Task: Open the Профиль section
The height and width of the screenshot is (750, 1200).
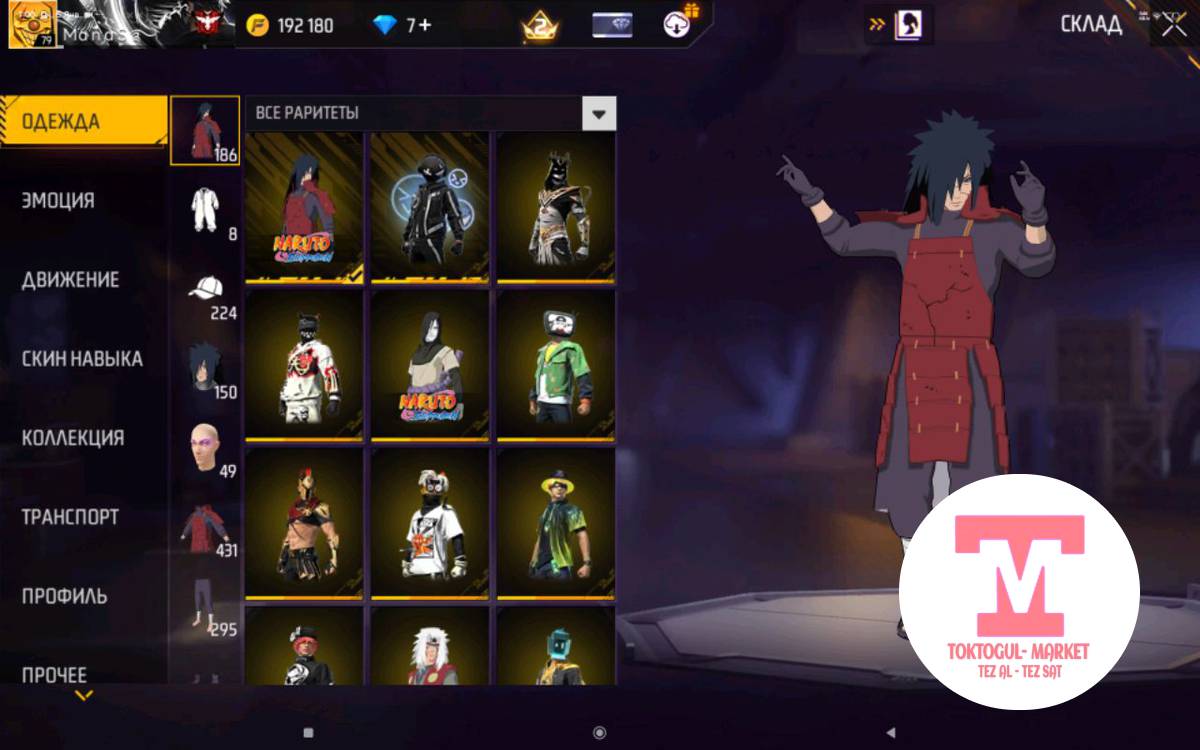Action: tap(64, 596)
